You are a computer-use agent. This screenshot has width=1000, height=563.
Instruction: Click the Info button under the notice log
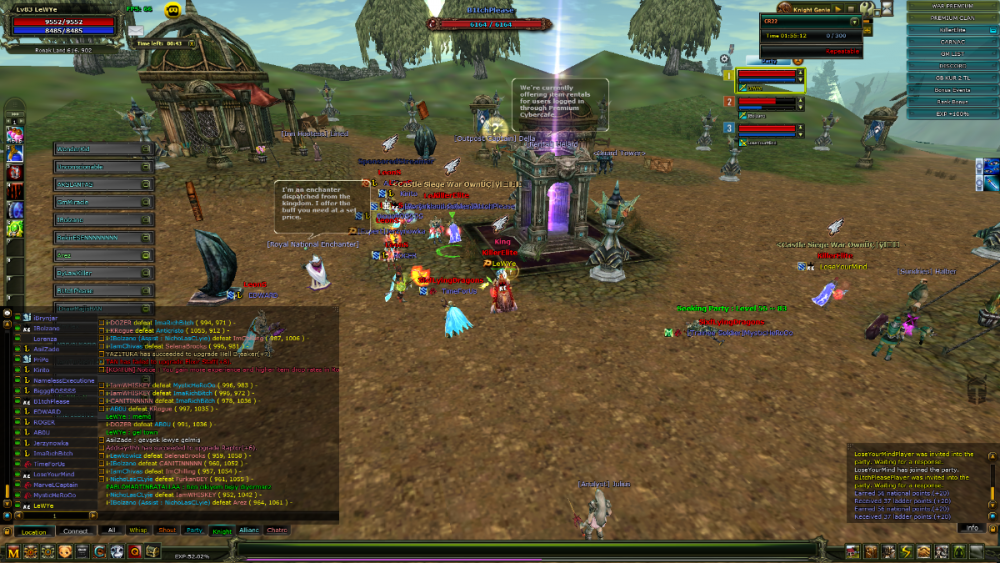973,527
